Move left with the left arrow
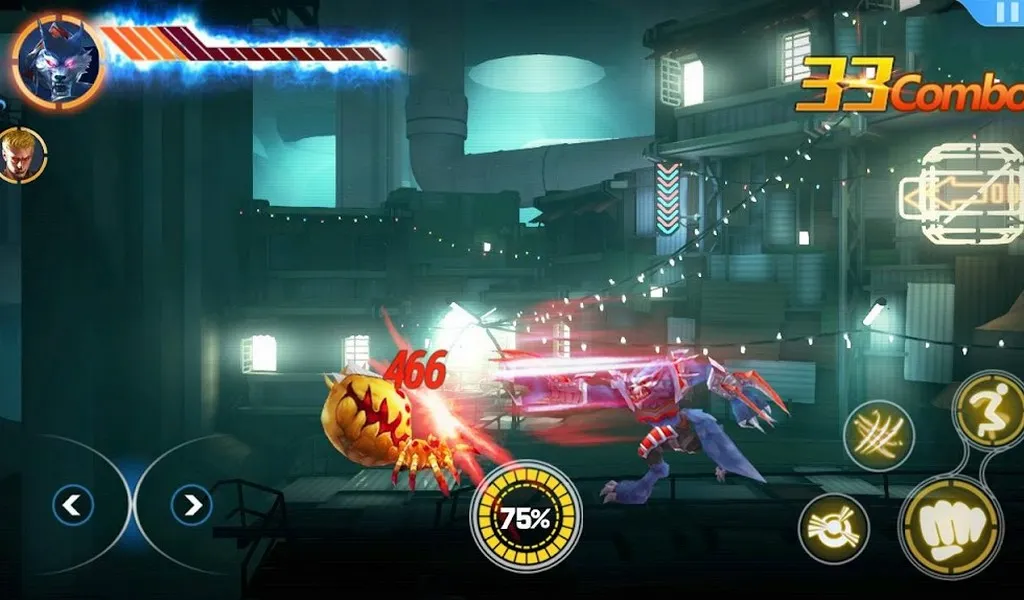Viewport: 1024px width, 600px height. coord(71,506)
